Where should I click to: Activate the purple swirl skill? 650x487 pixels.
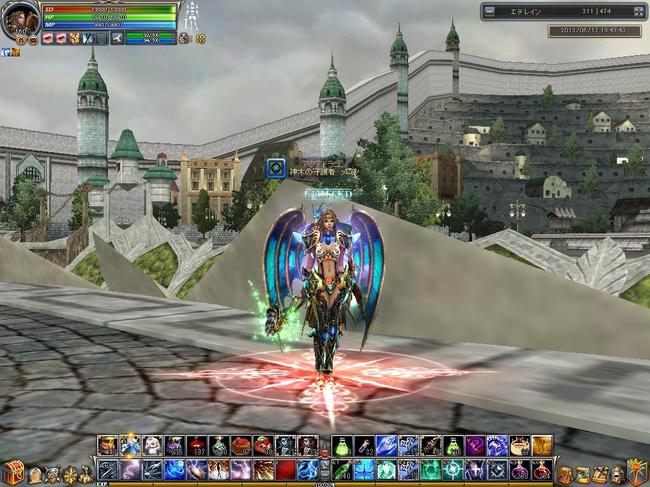[x=474, y=445]
